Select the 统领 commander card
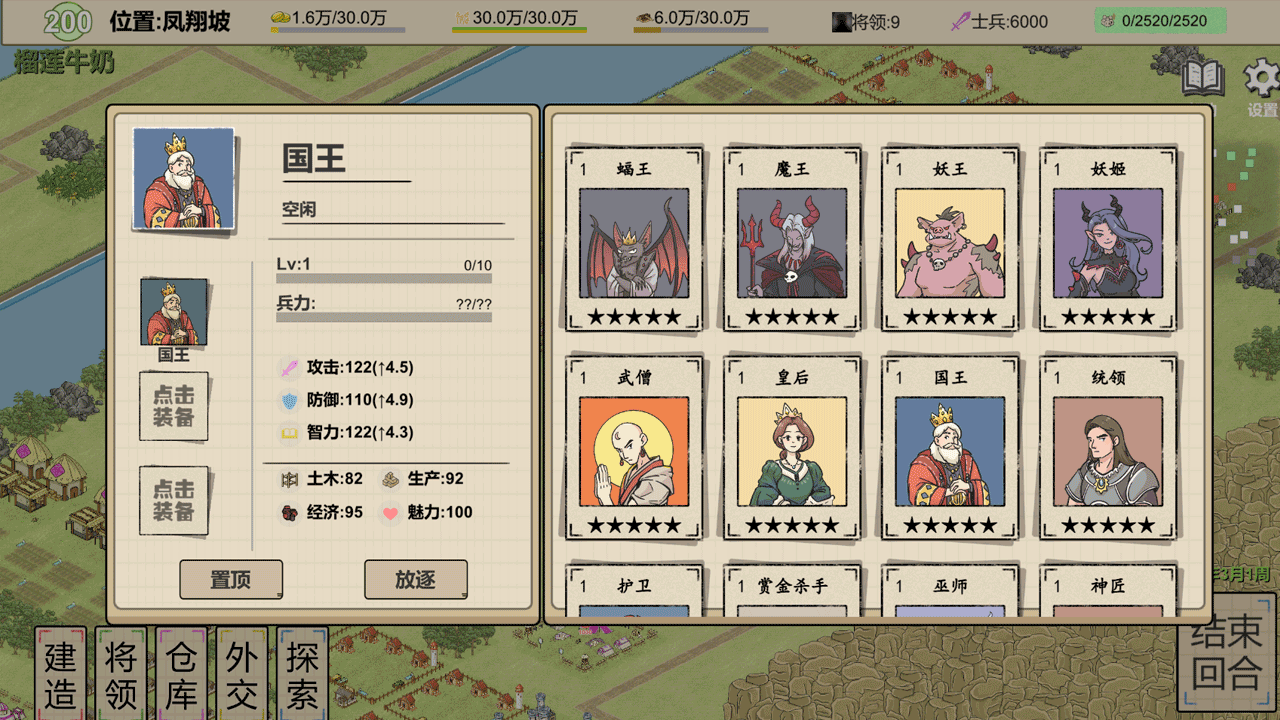Image resolution: width=1280 pixels, height=720 pixels. (1108, 449)
